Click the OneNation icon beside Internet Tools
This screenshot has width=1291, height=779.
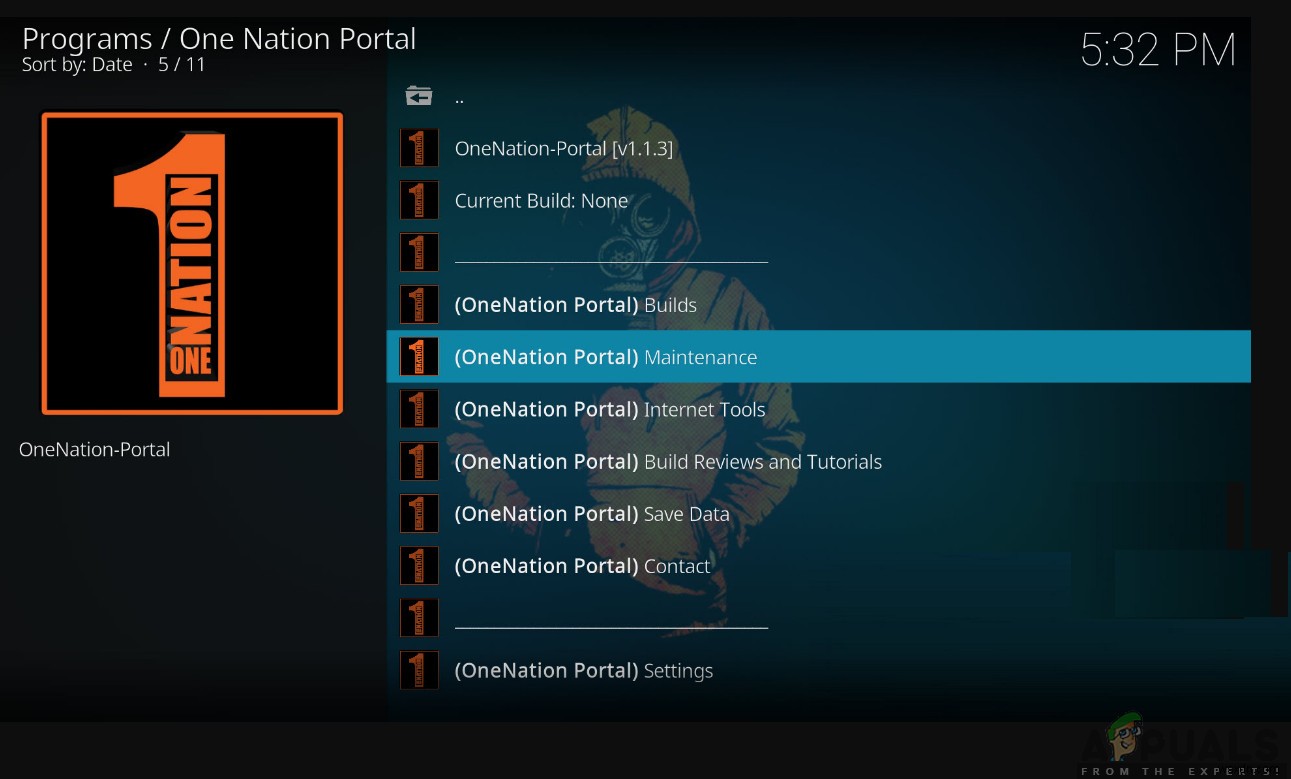point(419,409)
